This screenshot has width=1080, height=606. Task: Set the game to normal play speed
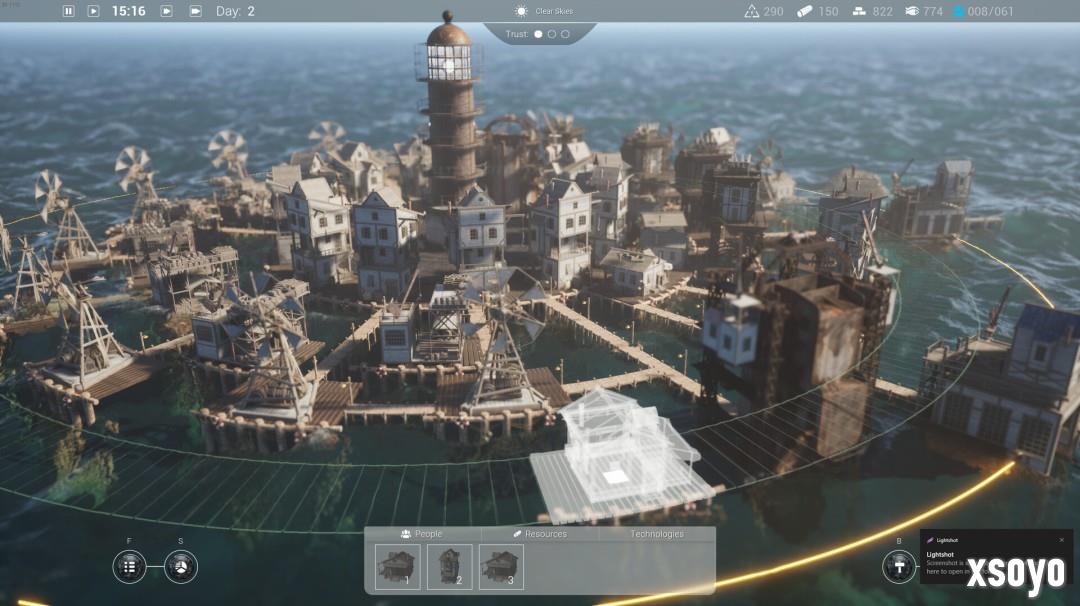pyautogui.click(x=93, y=11)
